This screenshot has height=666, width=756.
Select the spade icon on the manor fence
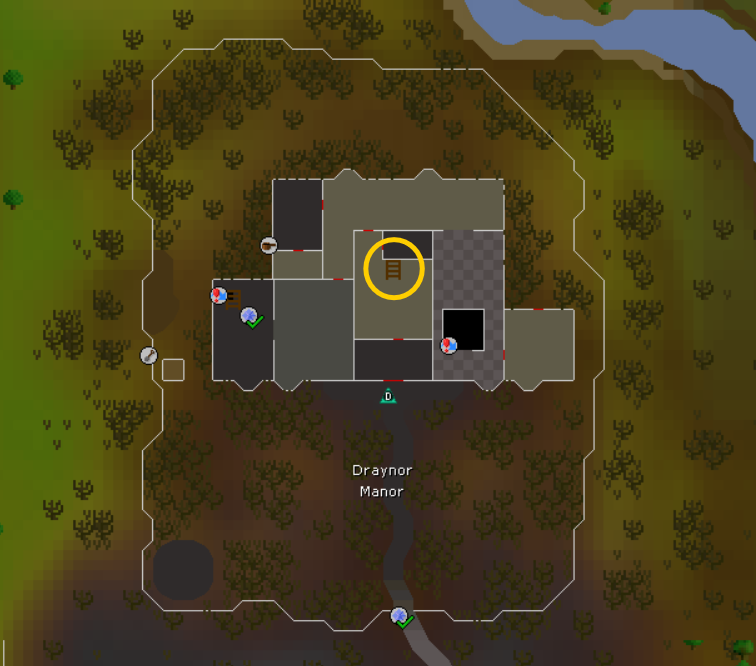[x=149, y=355]
